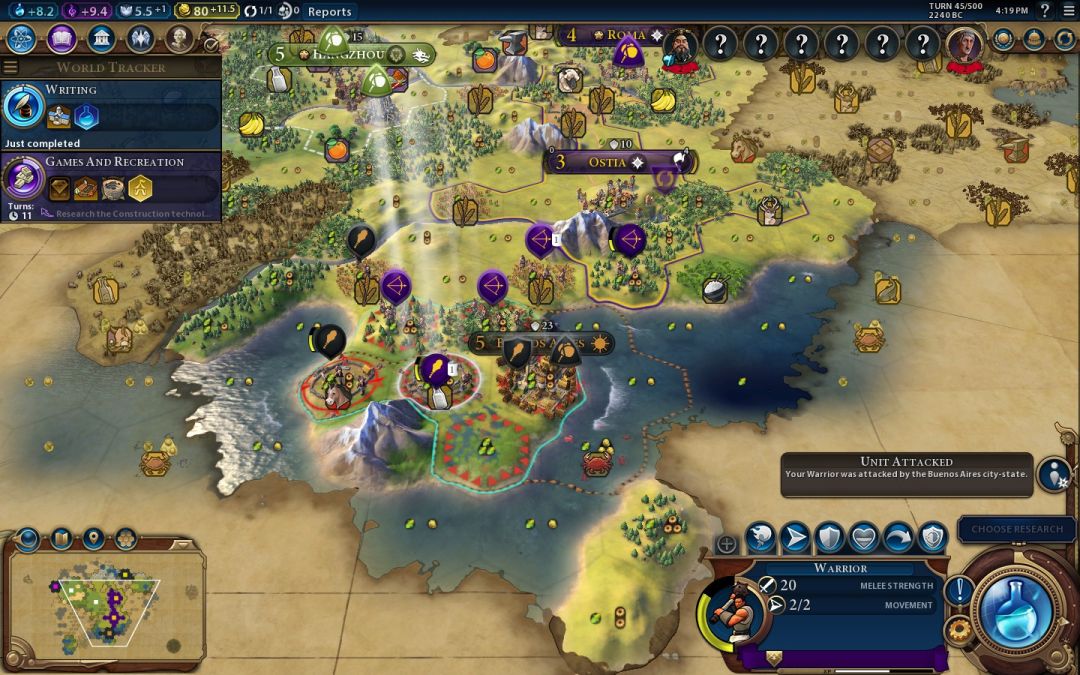The height and width of the screenshot is (675, 1080).
Task: Choose the heart Heal action
Action: tap(864, 538)
